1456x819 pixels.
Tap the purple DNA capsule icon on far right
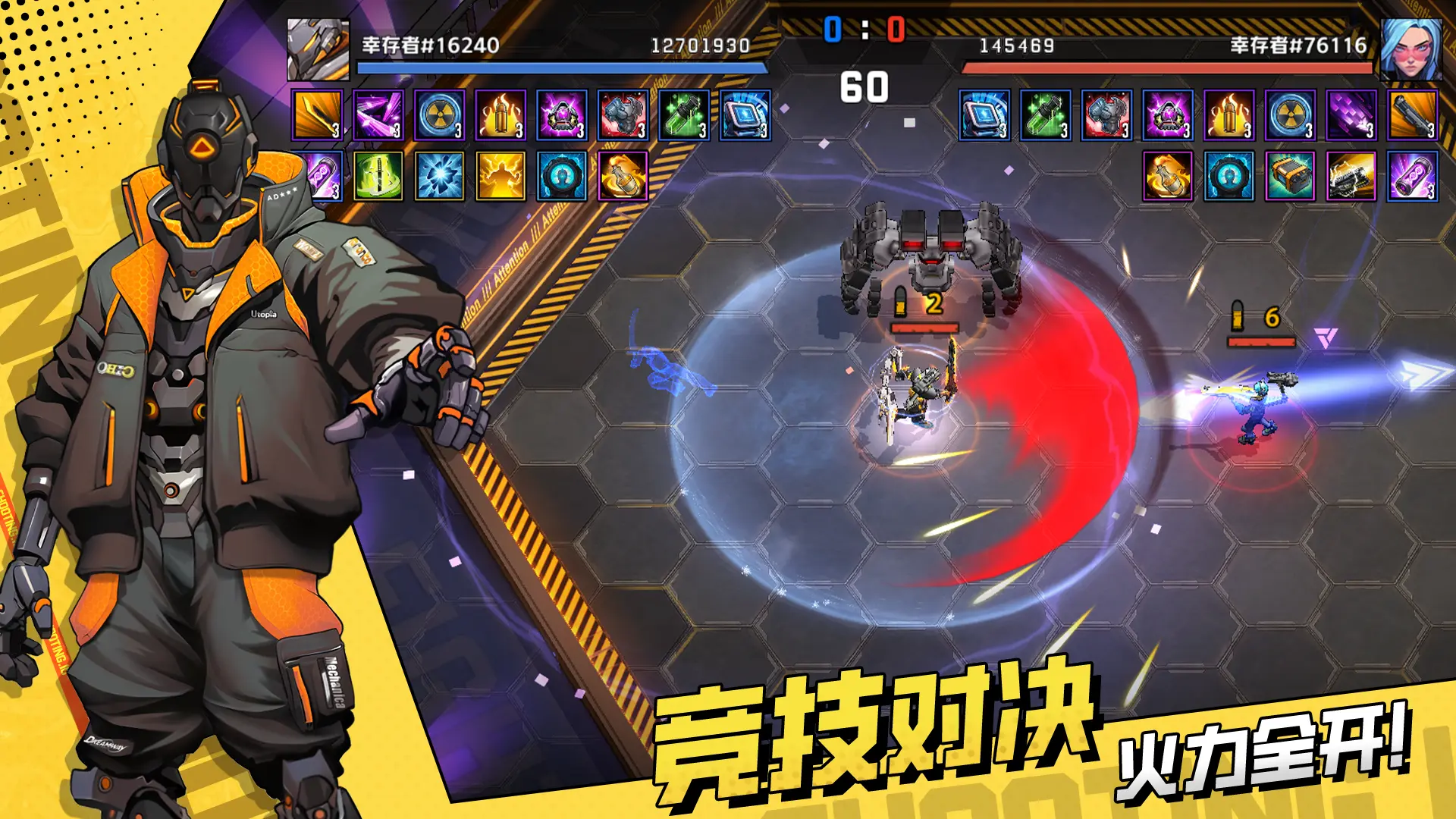[1412, 177]
